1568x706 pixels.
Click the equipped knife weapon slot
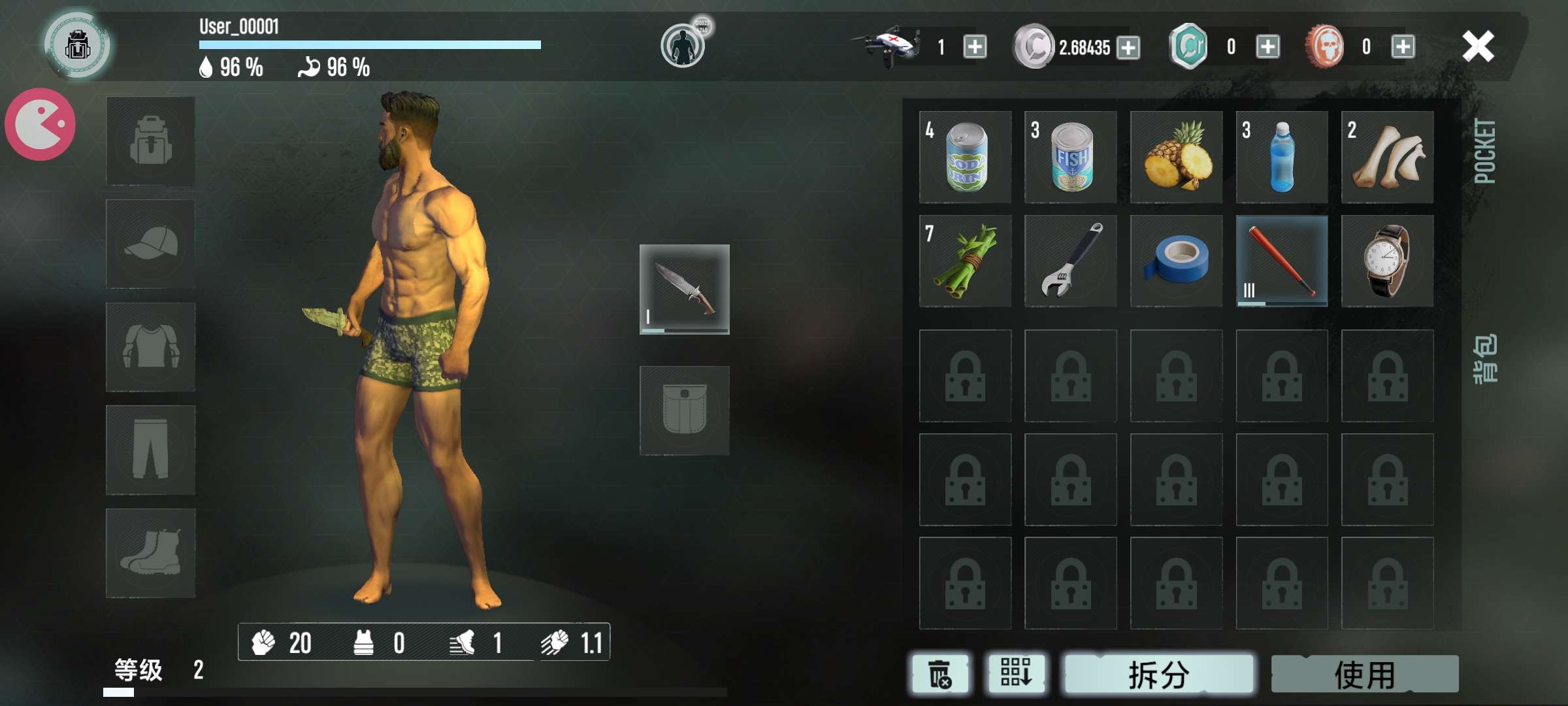[684, 289]
